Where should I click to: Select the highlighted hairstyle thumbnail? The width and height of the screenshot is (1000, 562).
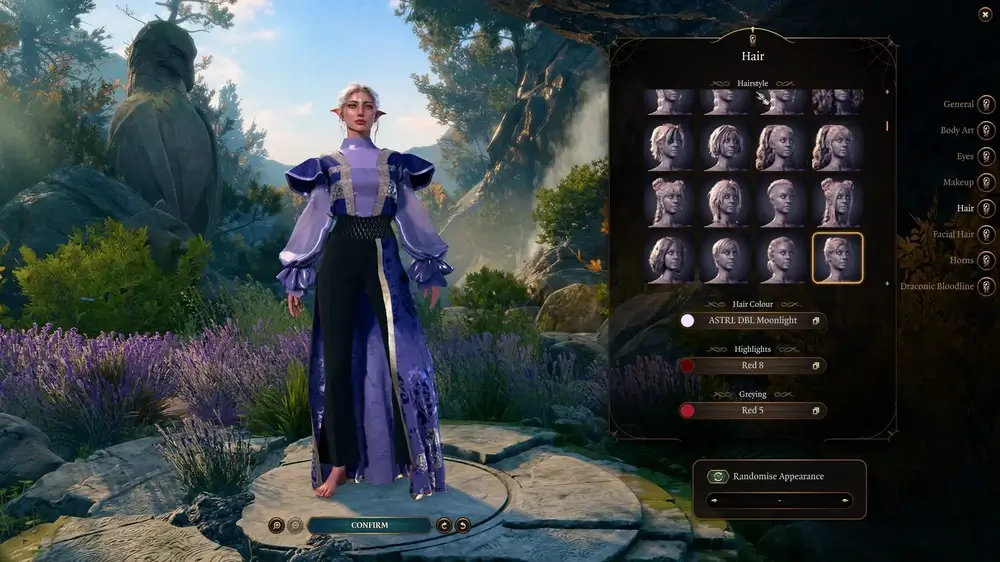837,258
